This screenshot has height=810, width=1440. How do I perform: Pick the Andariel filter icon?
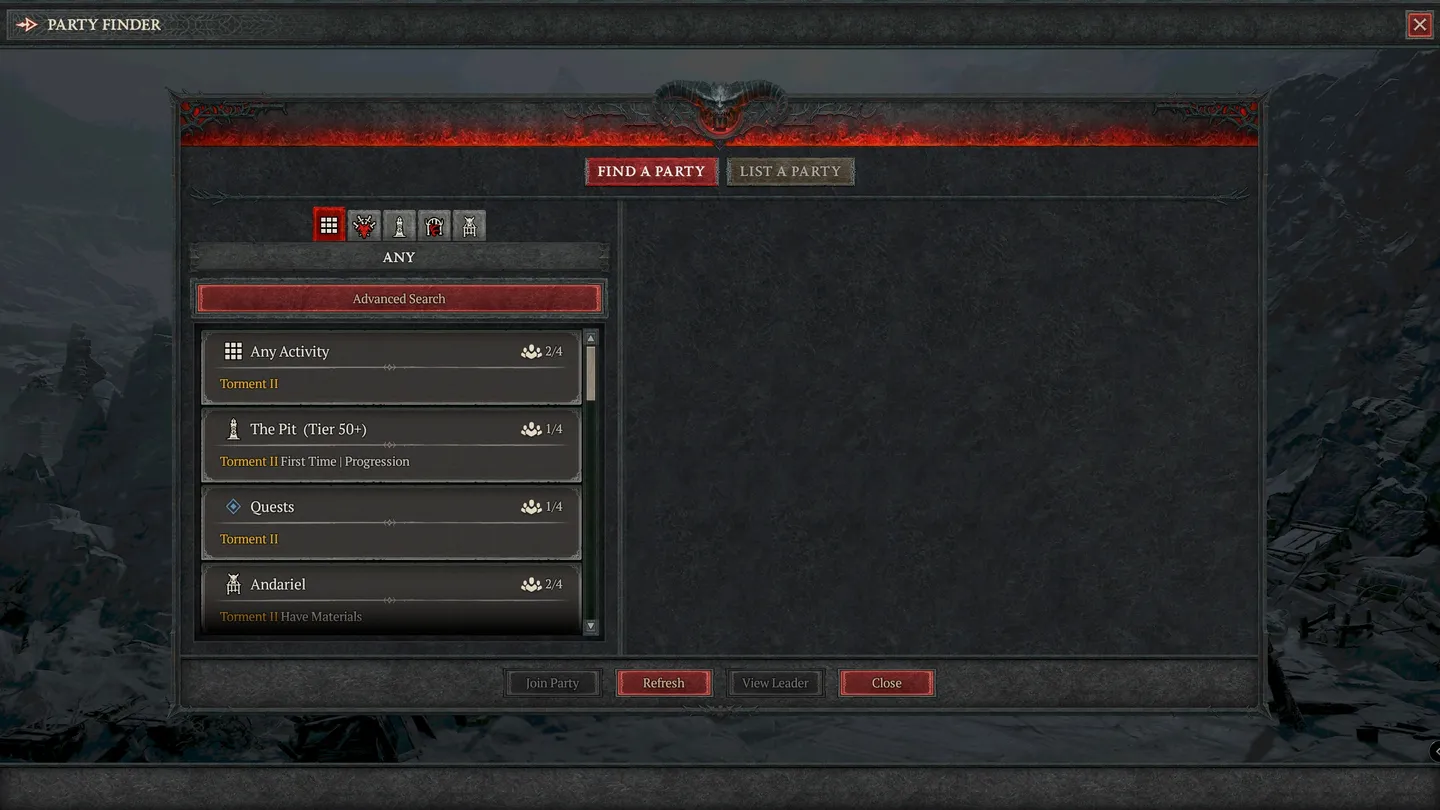(x=469, y=224)
